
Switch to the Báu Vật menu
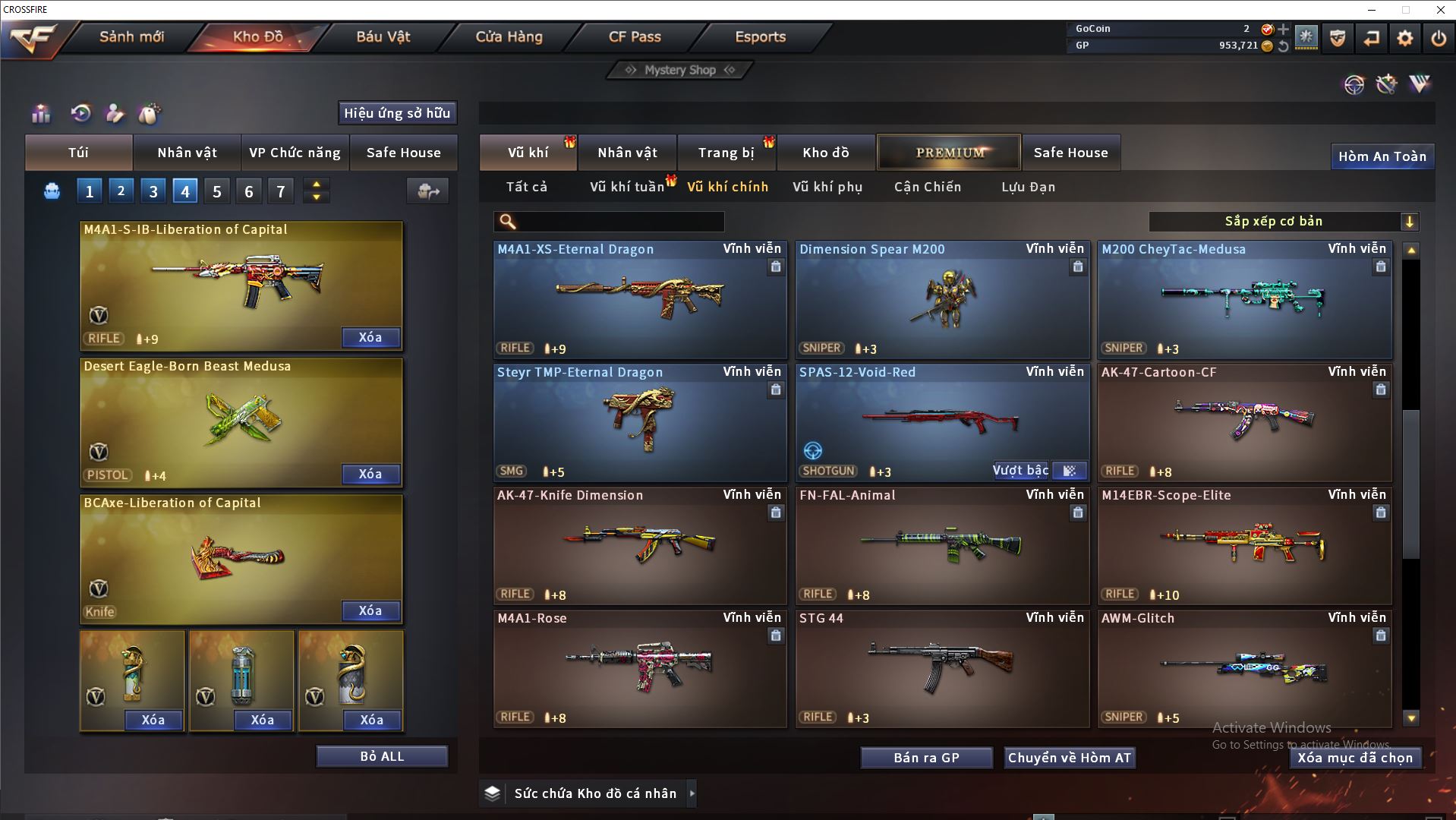coord(383,36)
